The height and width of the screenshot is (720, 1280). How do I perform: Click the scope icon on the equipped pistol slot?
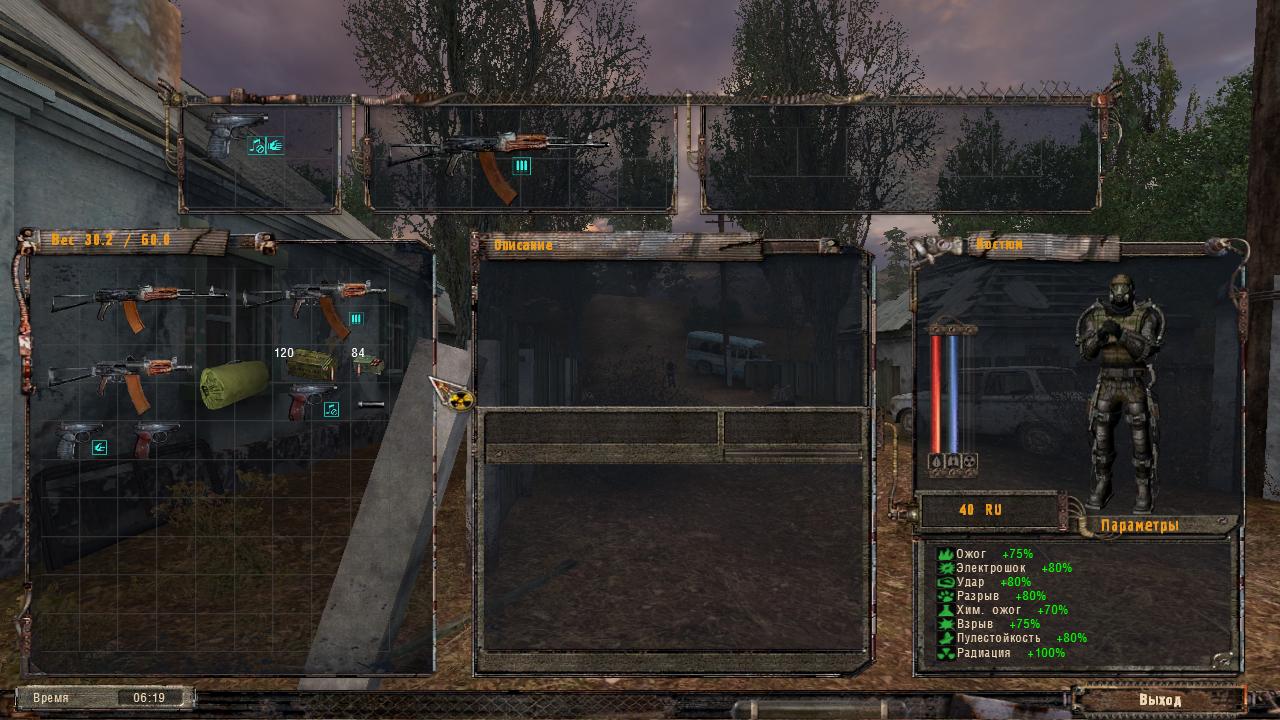tap(273, 146)
